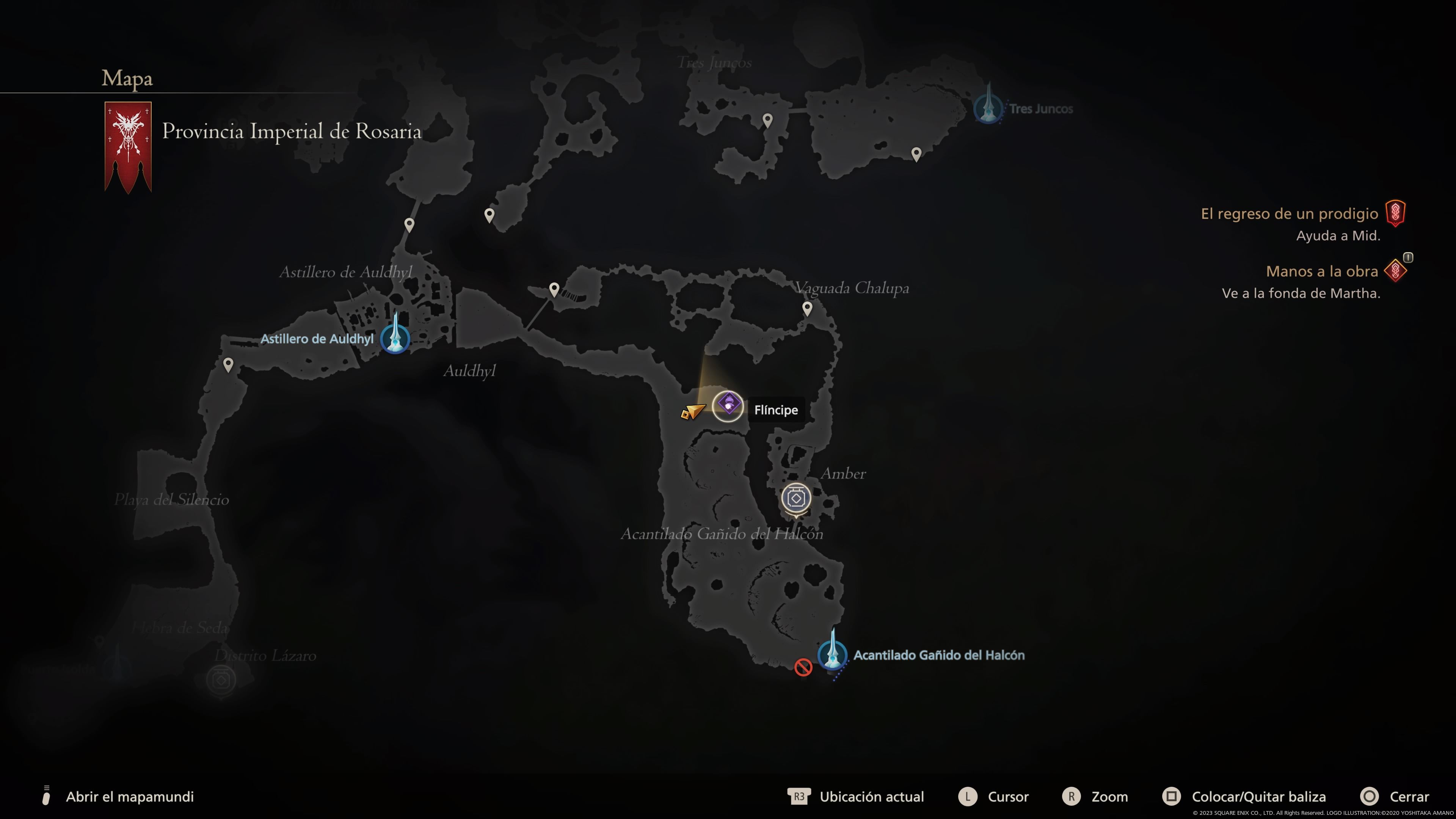The width and height of the screenshot is (1456, 819).
Task: Select the Astillero de Auldhyl obelisk marker
Action: tap(395, 337)
